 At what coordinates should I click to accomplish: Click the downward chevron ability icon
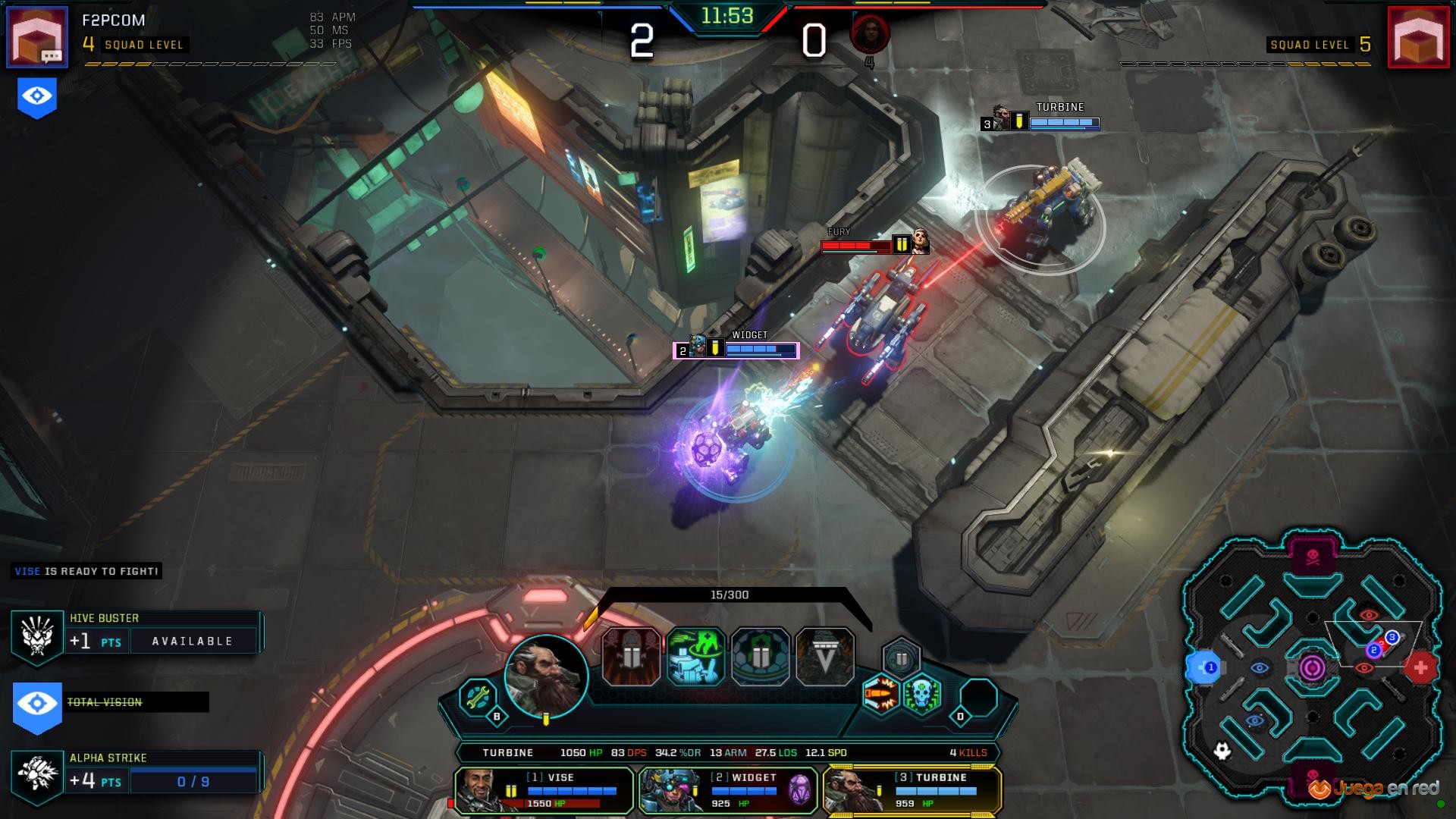[x=825, y=657]
